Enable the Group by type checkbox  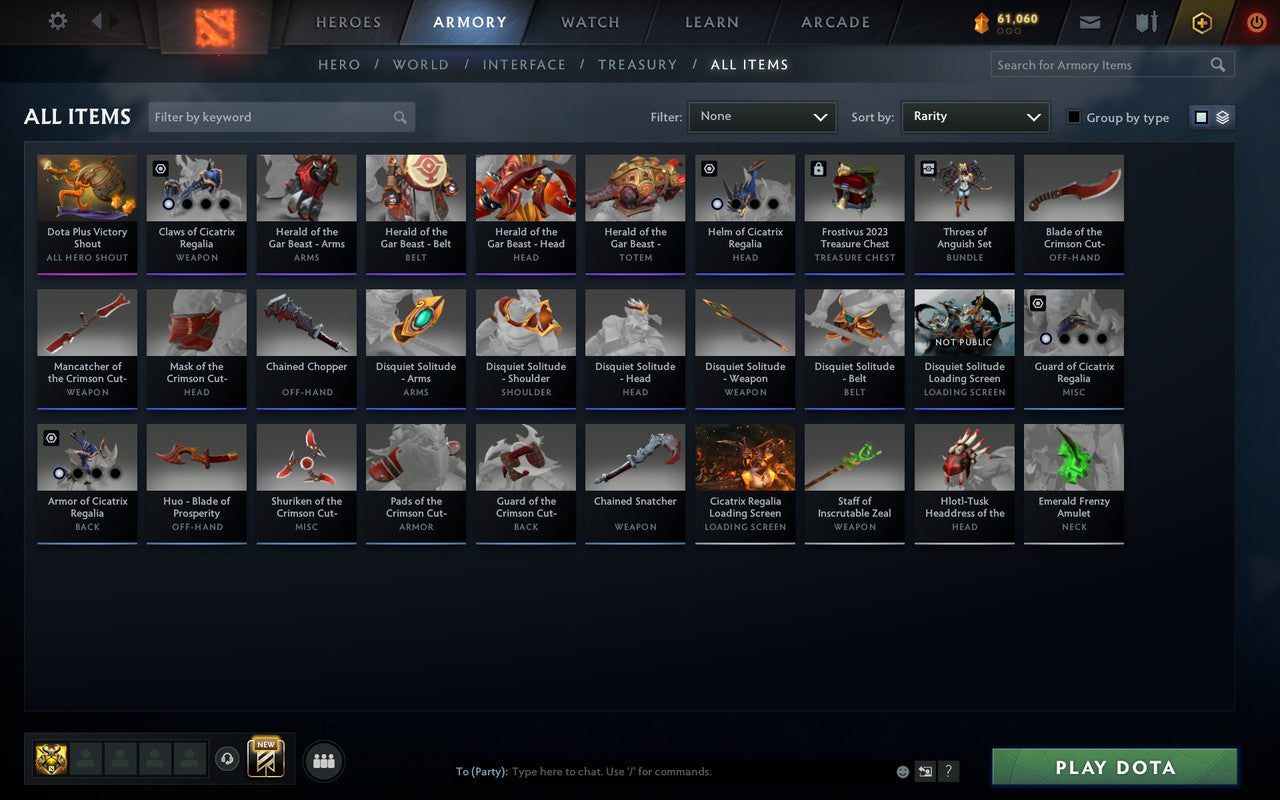pos(1075,117)
